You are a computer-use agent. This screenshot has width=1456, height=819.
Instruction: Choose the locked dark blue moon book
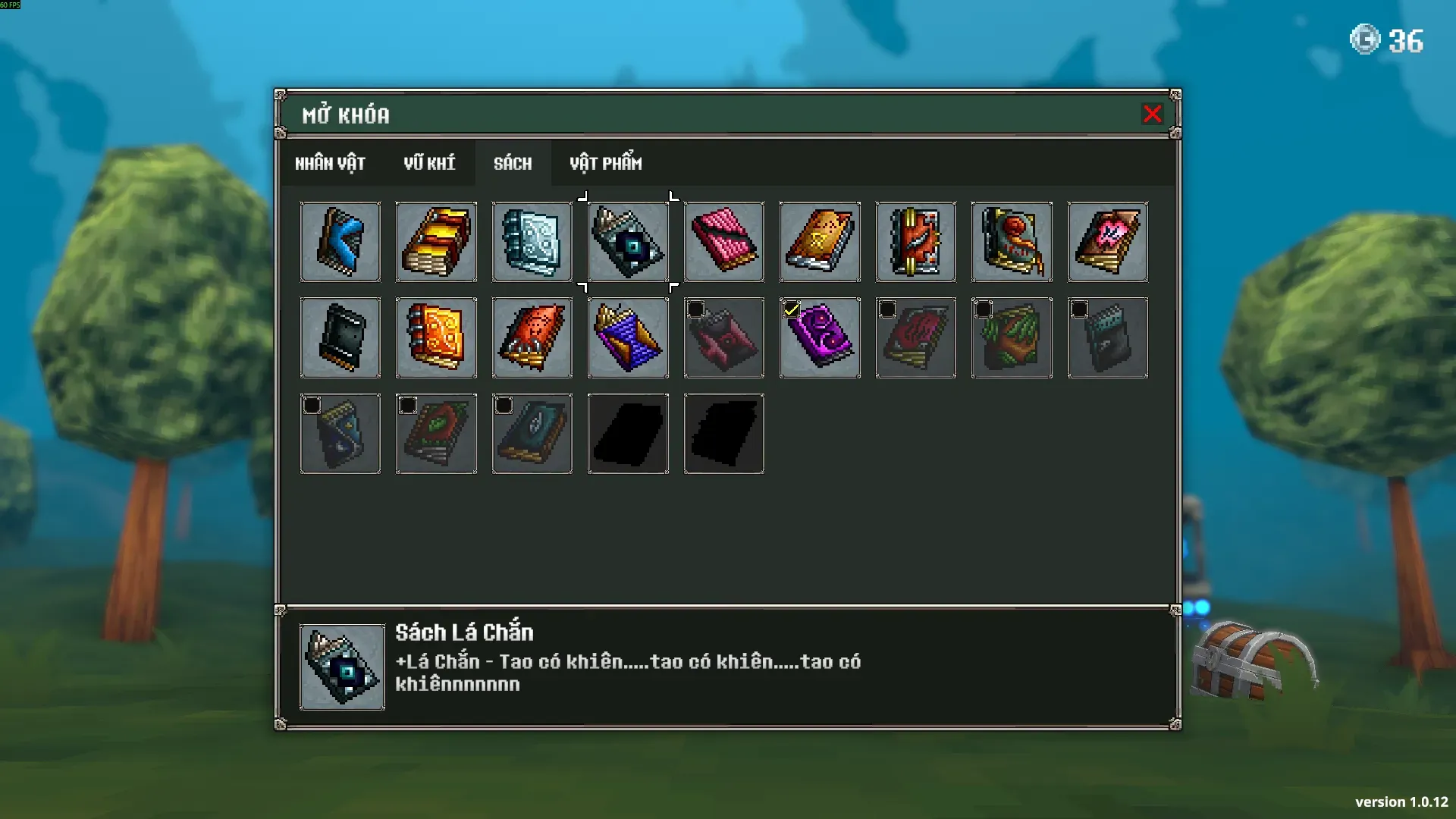[340, 434]
